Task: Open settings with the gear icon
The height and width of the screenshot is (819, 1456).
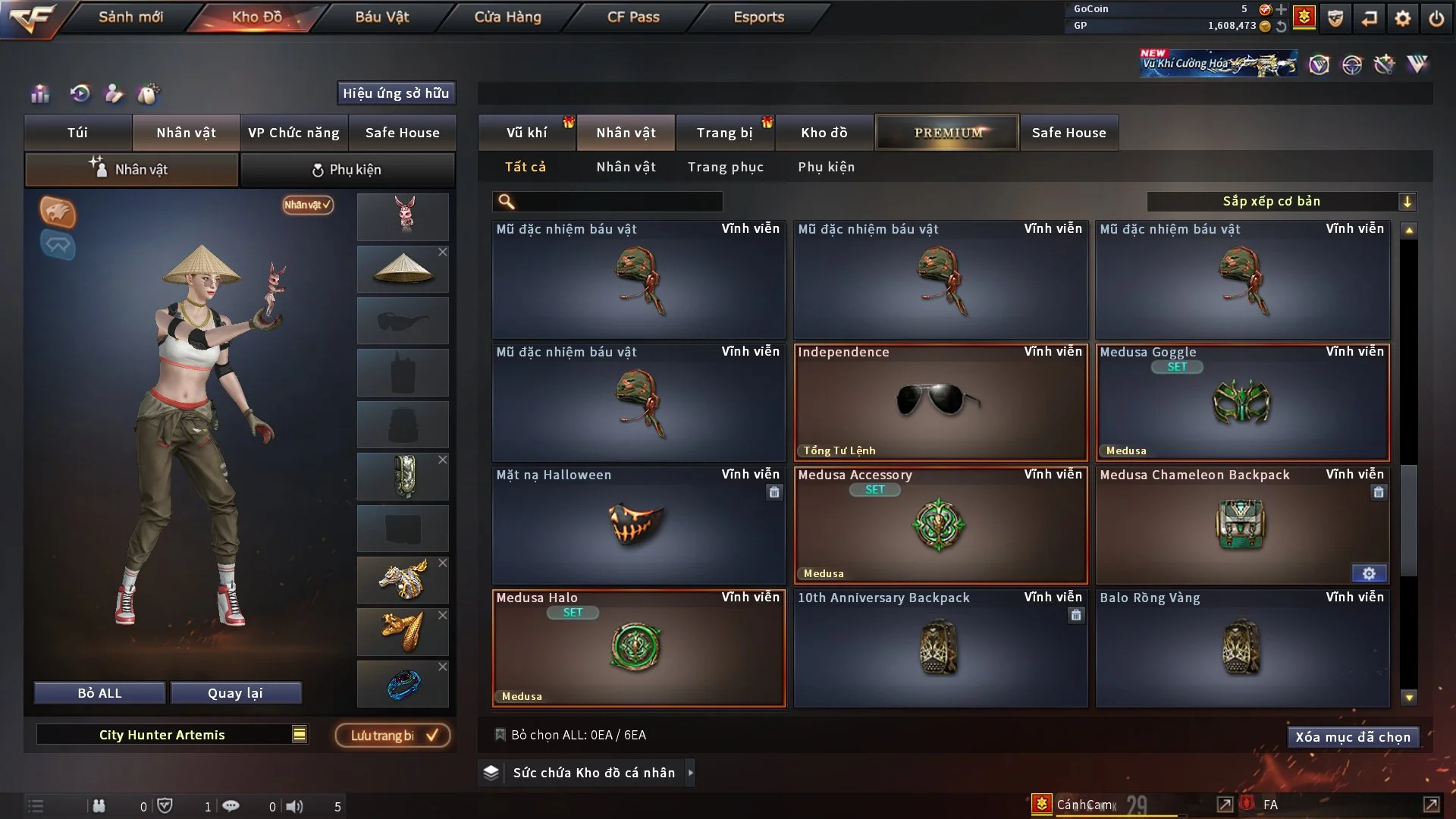Action: pyautogui.click(x=1402, y=18)
